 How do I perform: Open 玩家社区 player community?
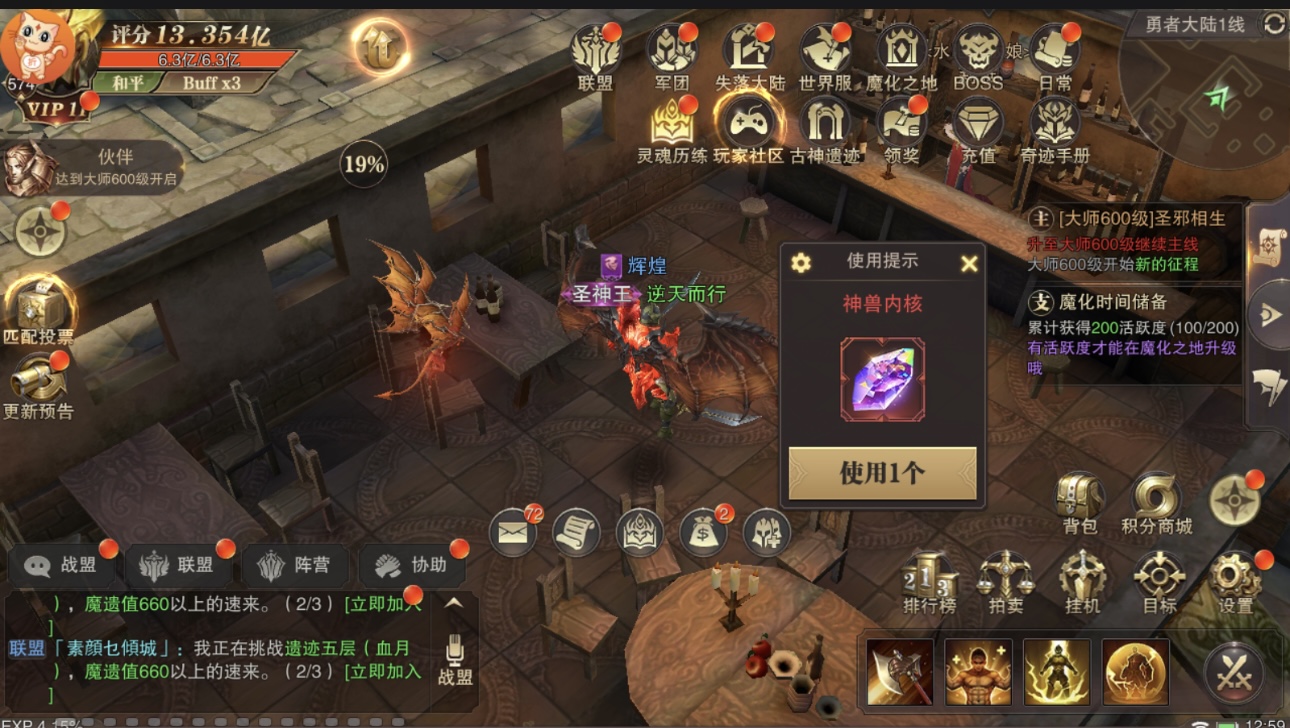tap(748, 128)
